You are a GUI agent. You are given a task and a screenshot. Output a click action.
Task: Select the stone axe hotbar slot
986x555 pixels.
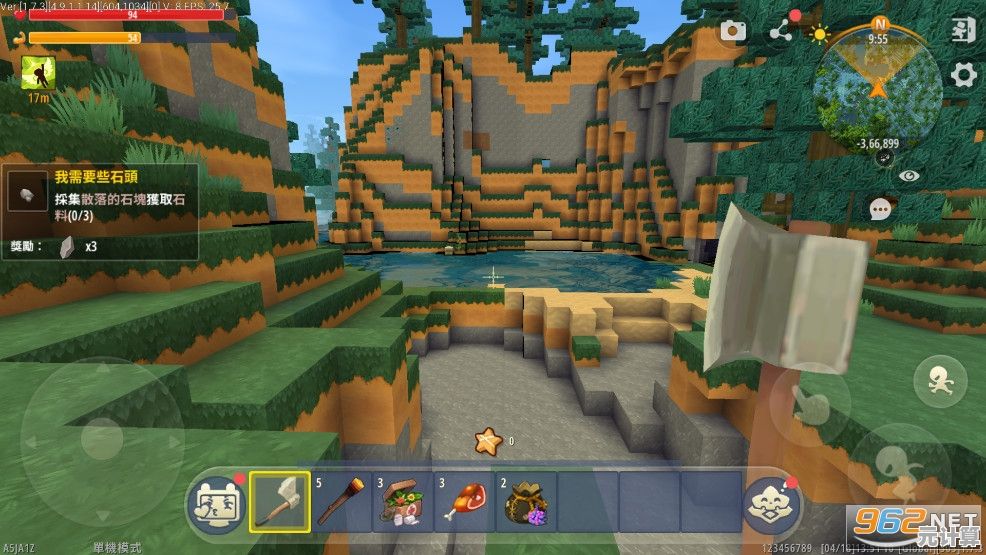pos(279,500)
